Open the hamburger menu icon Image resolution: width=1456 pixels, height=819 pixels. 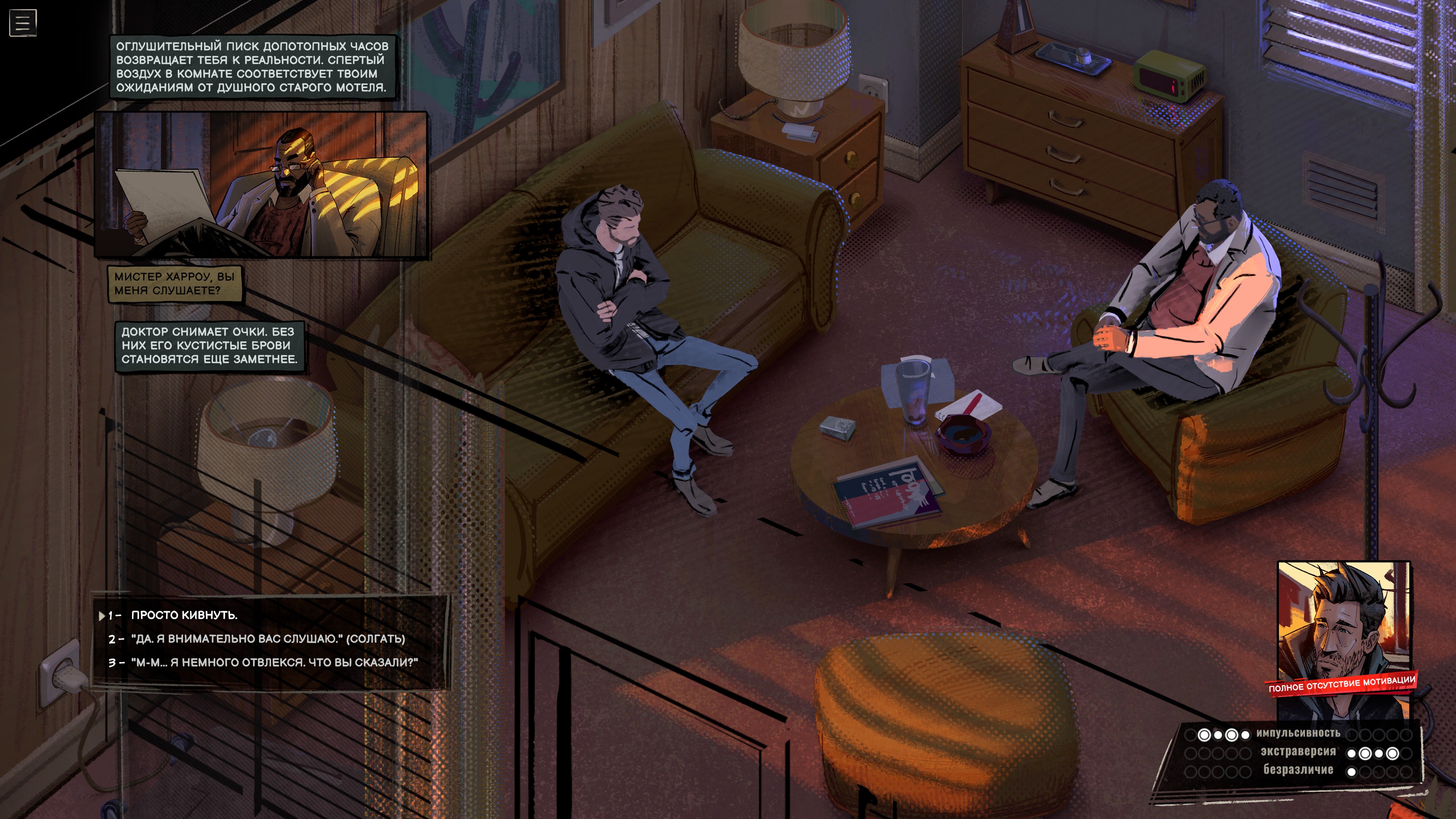[23, 23]
